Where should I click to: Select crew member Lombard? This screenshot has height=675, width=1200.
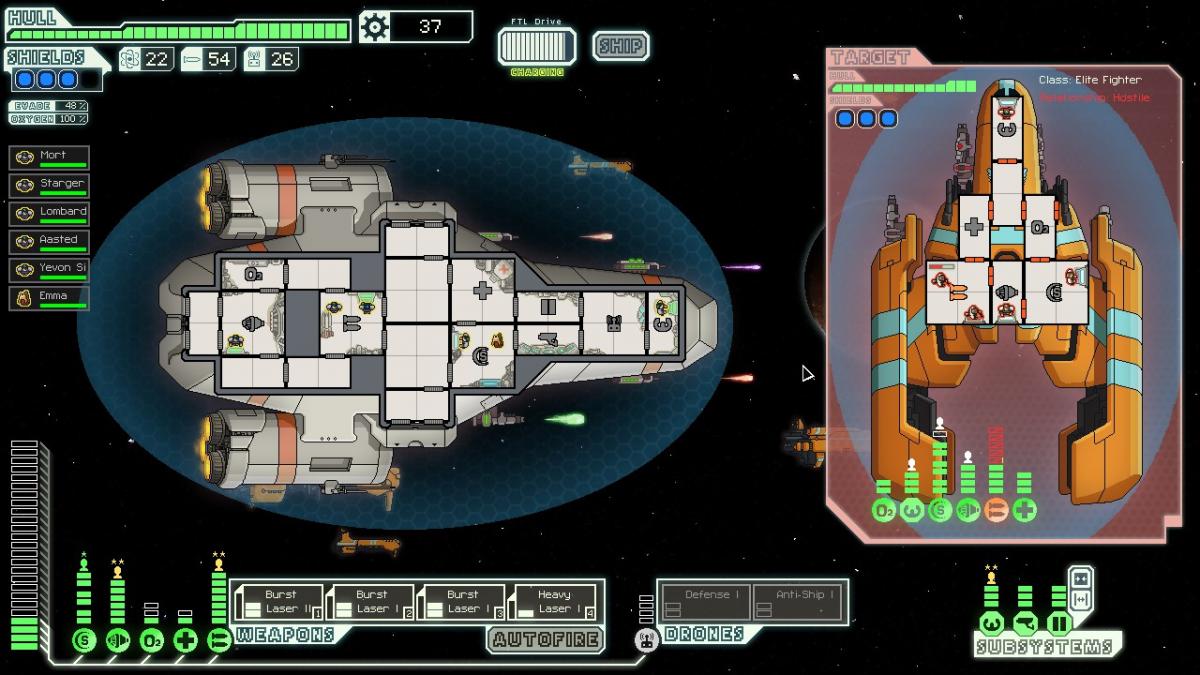[49, 214]
